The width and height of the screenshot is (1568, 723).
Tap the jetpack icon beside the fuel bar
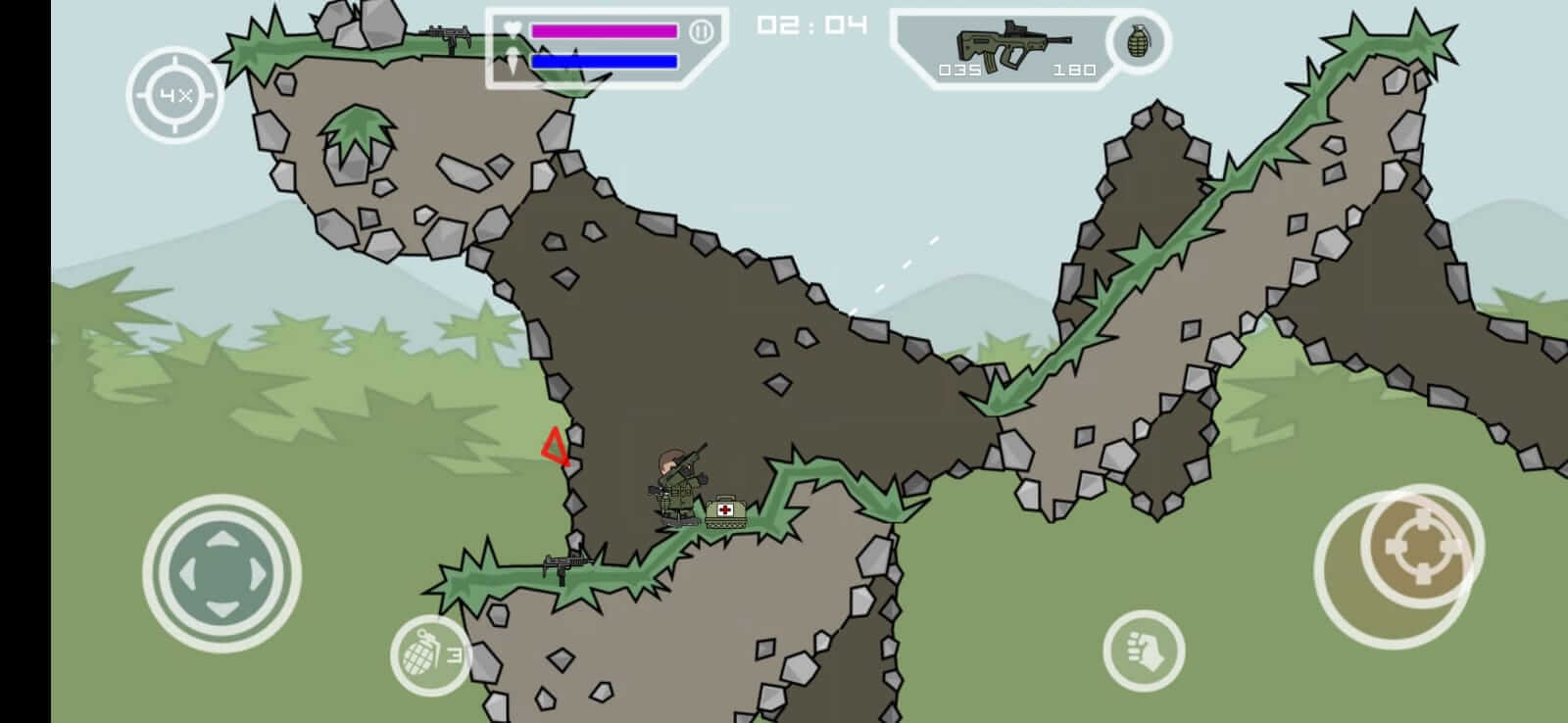tap(513, 61)
